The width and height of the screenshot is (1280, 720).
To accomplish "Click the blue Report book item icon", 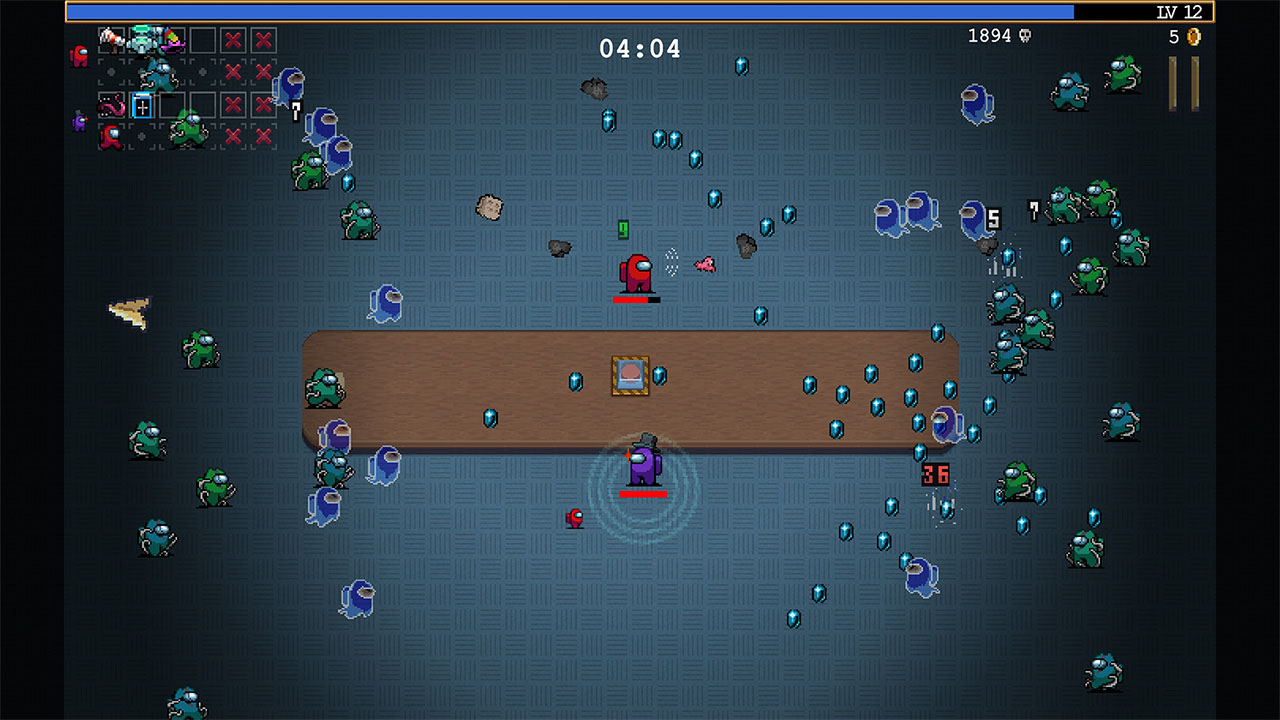I will 141,104.
